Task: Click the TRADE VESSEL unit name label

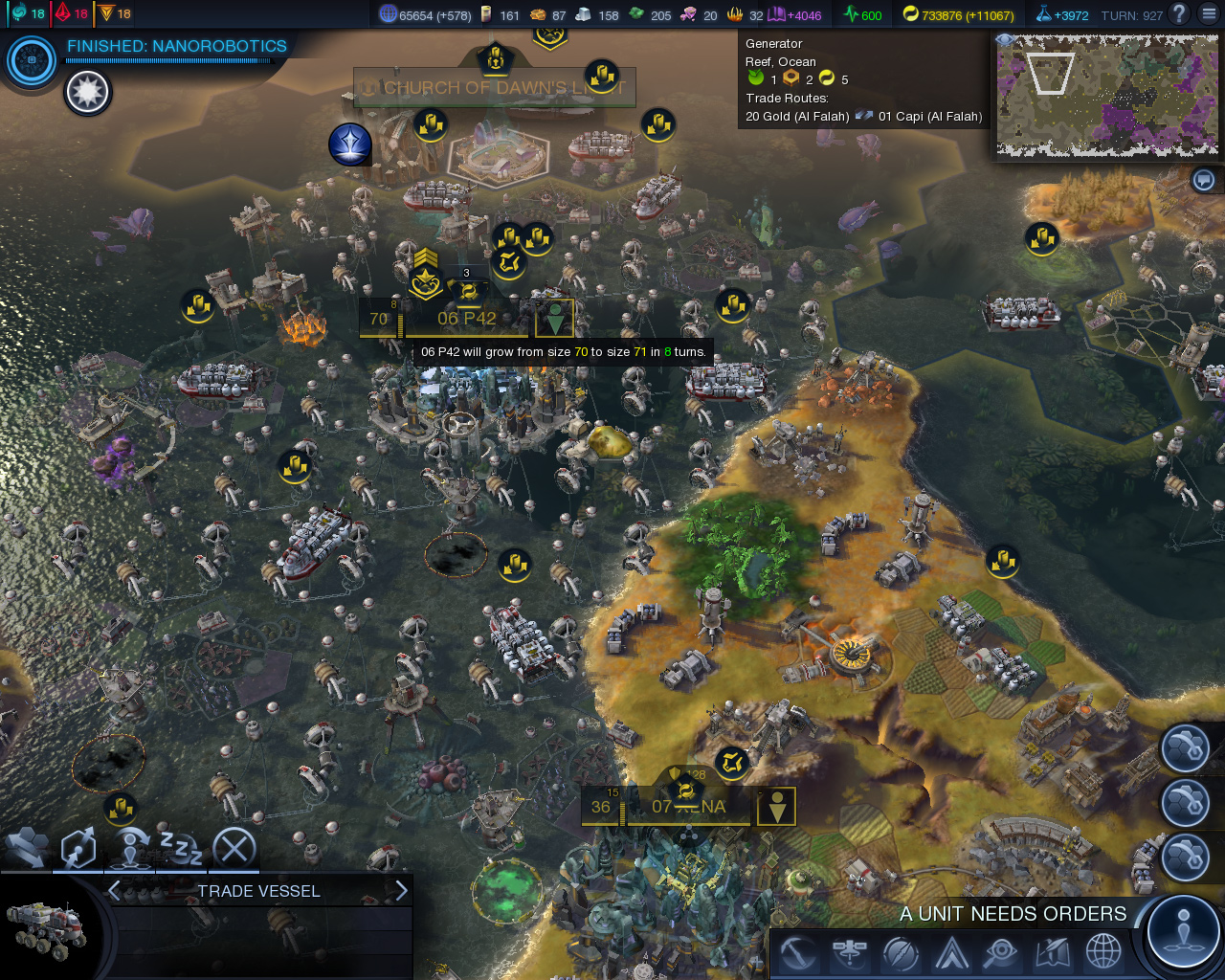Action: click(258, 891)
